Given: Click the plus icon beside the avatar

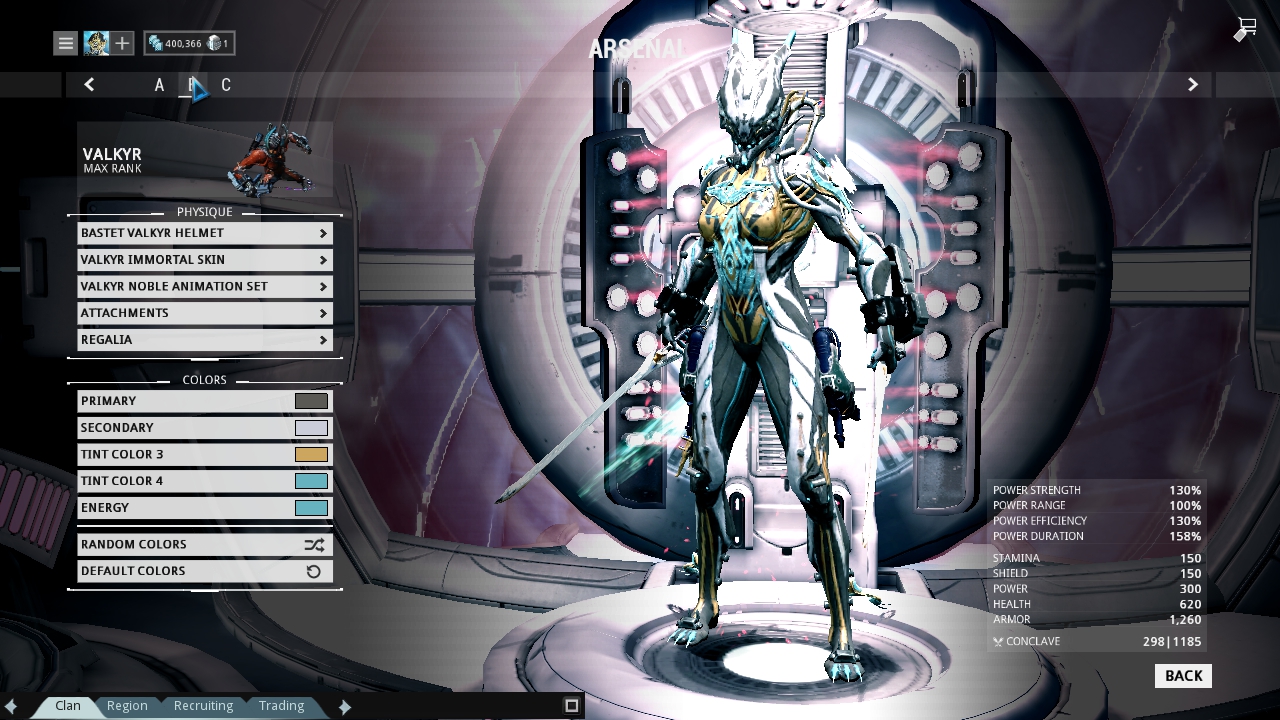Looking at the screenshot, I should [122, 43].
